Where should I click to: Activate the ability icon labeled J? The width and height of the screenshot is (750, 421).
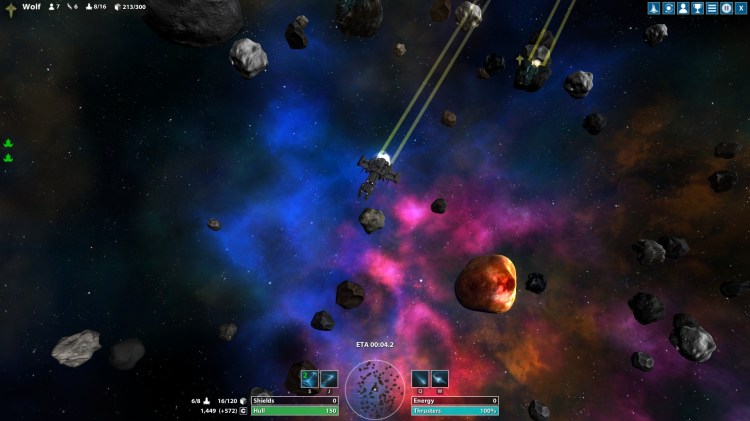point(329,379)
